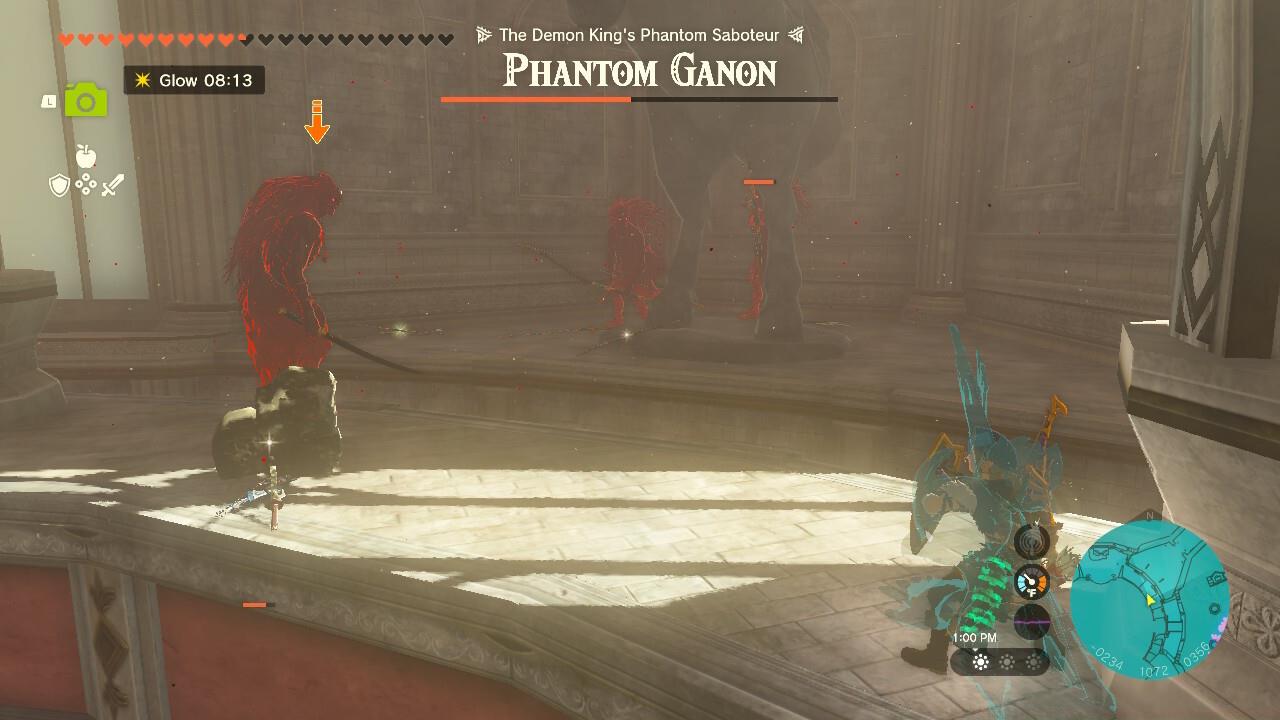Image resolution: width=1280 pixels, height=720 pixels.
Task: Toggle the rightmost empty battery cell
Action: coord(1032,662)
